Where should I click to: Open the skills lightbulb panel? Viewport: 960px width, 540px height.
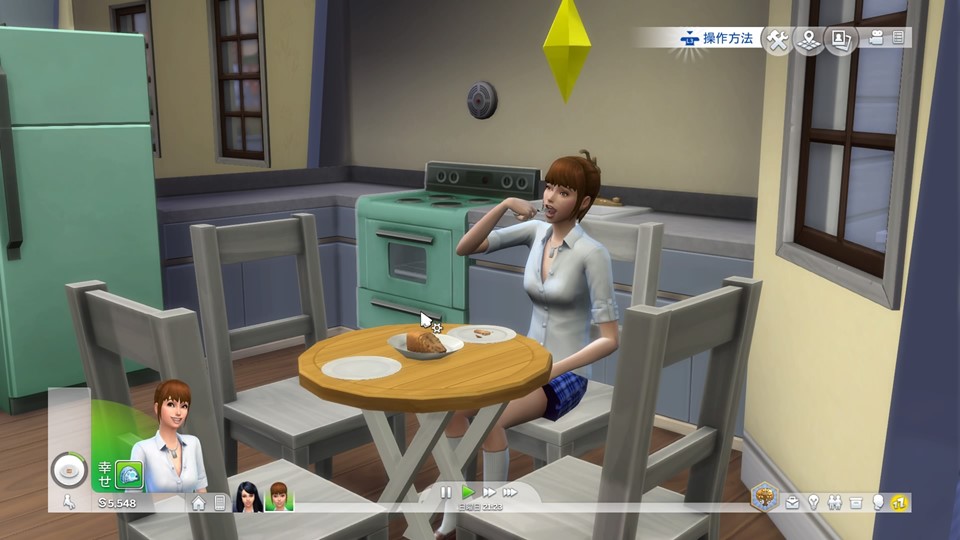point(814,502)
